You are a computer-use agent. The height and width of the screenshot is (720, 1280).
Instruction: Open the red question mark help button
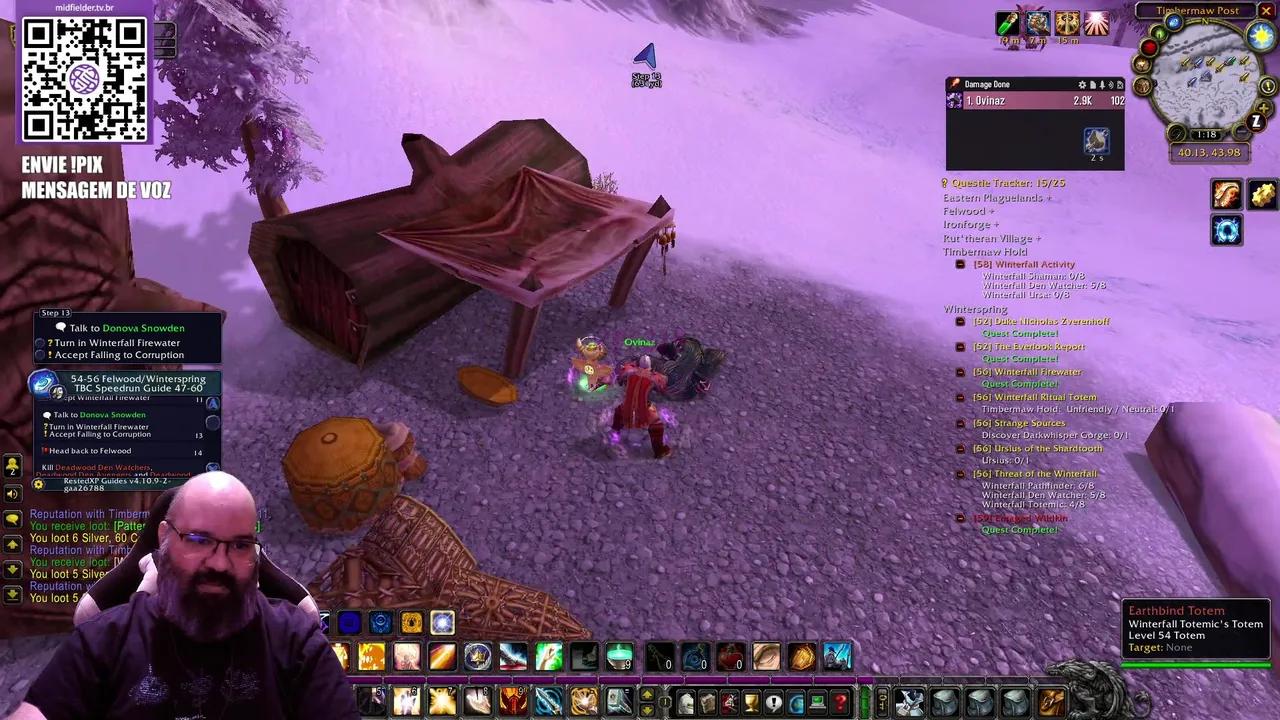(x=840, y=703)
